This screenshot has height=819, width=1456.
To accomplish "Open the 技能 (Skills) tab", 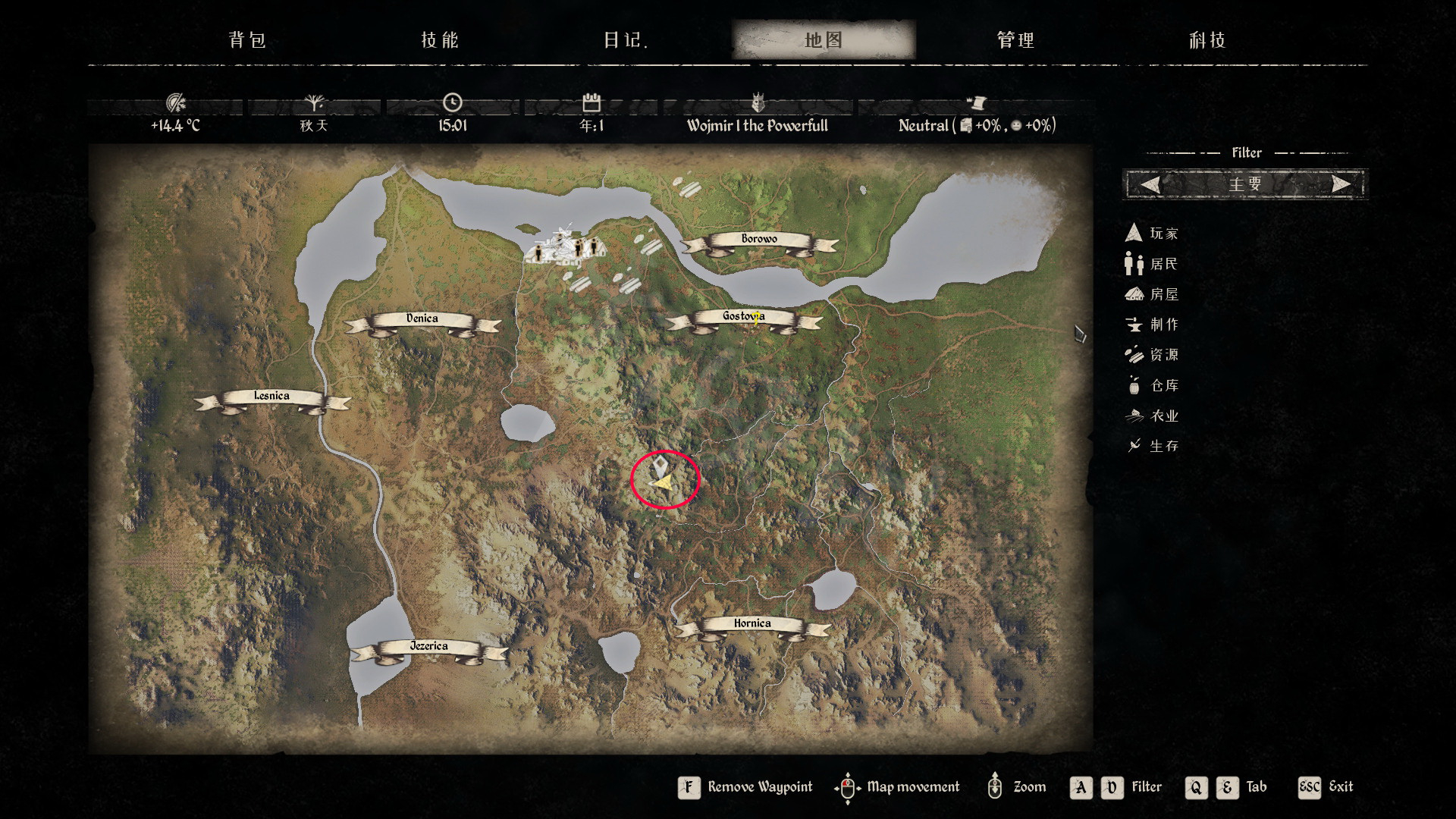I will click(x=440, y=40).
